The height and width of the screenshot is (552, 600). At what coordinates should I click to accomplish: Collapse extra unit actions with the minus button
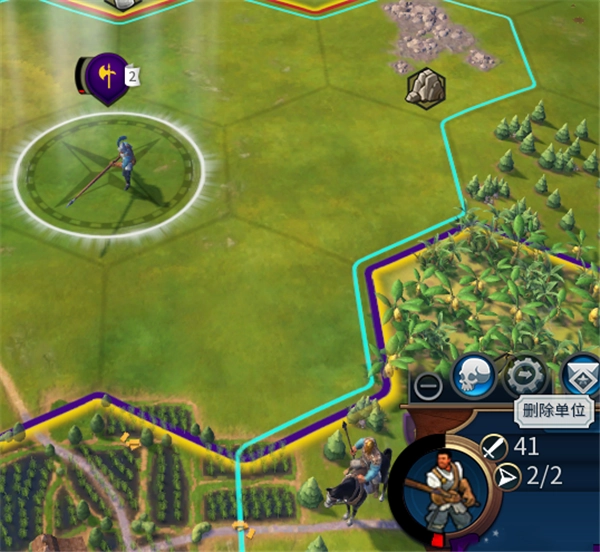coord(427,385)
